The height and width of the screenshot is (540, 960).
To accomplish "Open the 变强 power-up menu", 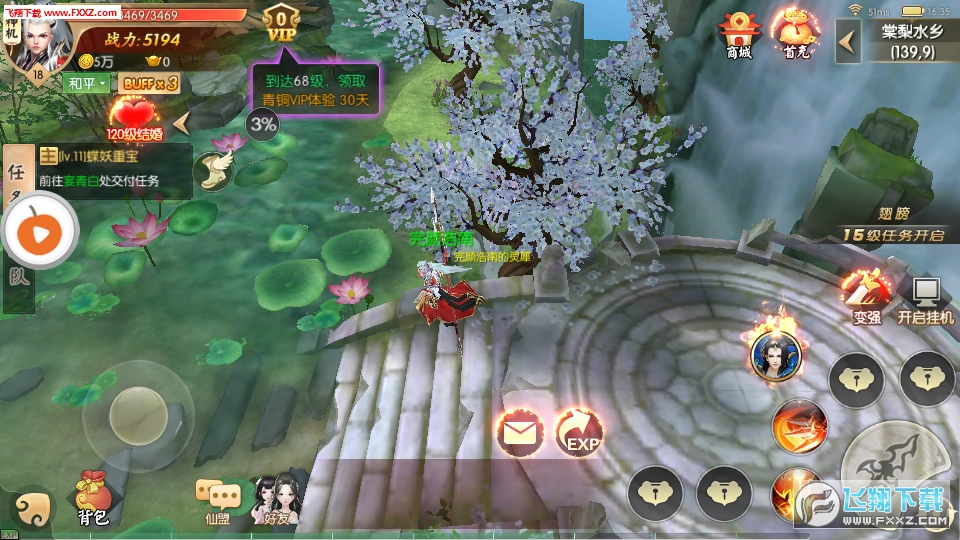I will [x=866, y=296].
